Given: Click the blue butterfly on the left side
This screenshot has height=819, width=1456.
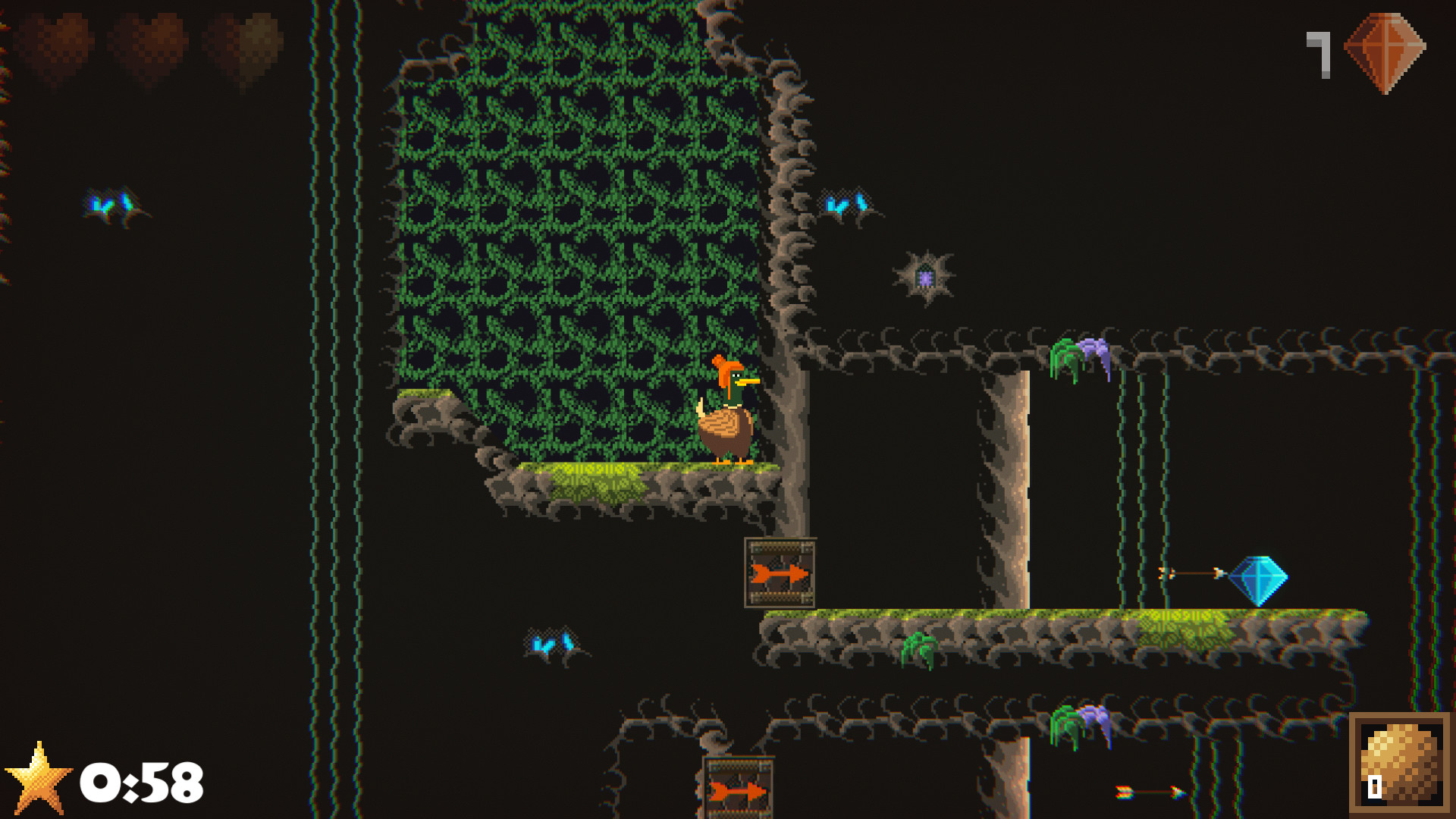Looking at the screenshot, I should pos(112,205).
